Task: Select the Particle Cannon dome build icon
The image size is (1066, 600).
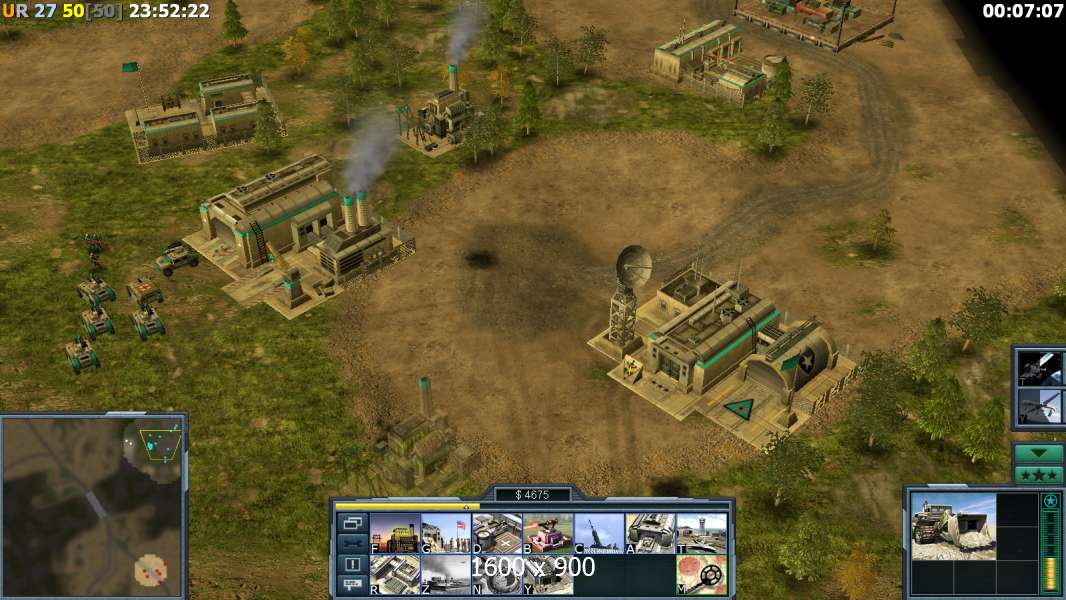Action: click(496, 574)
